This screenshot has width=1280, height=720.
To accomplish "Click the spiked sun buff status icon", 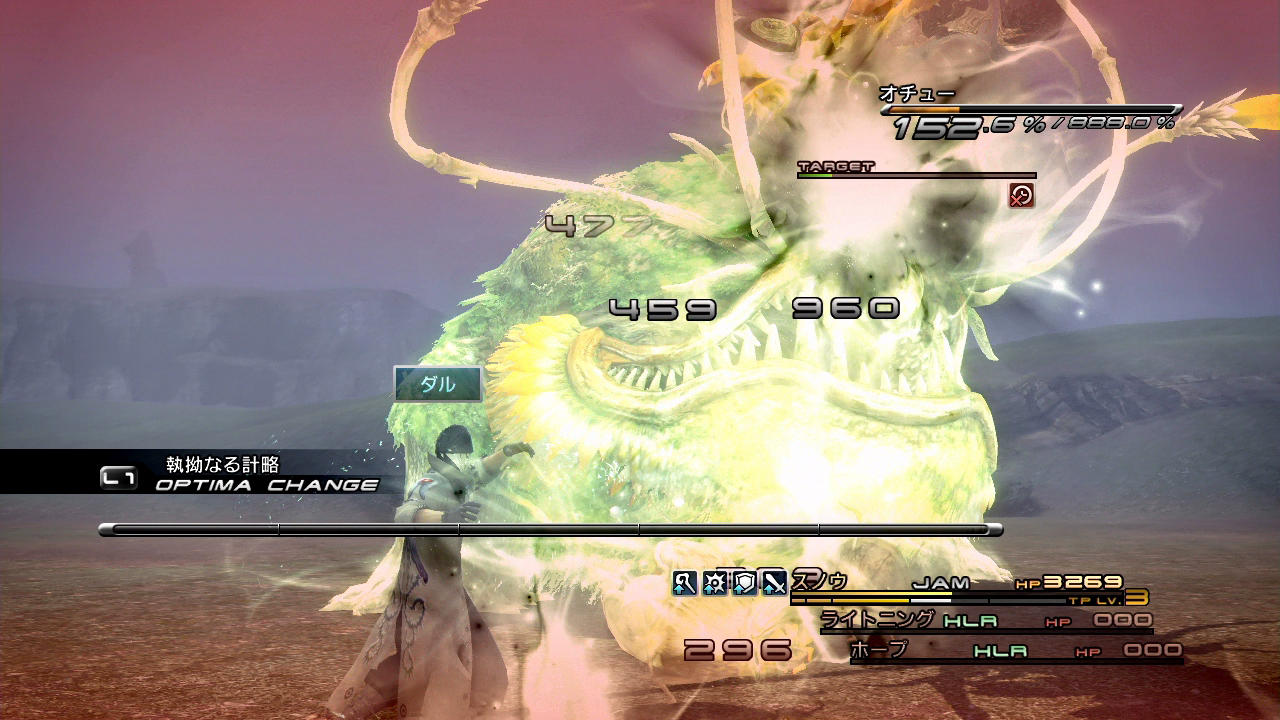I will pyautogui.click(x=714, y=582).
